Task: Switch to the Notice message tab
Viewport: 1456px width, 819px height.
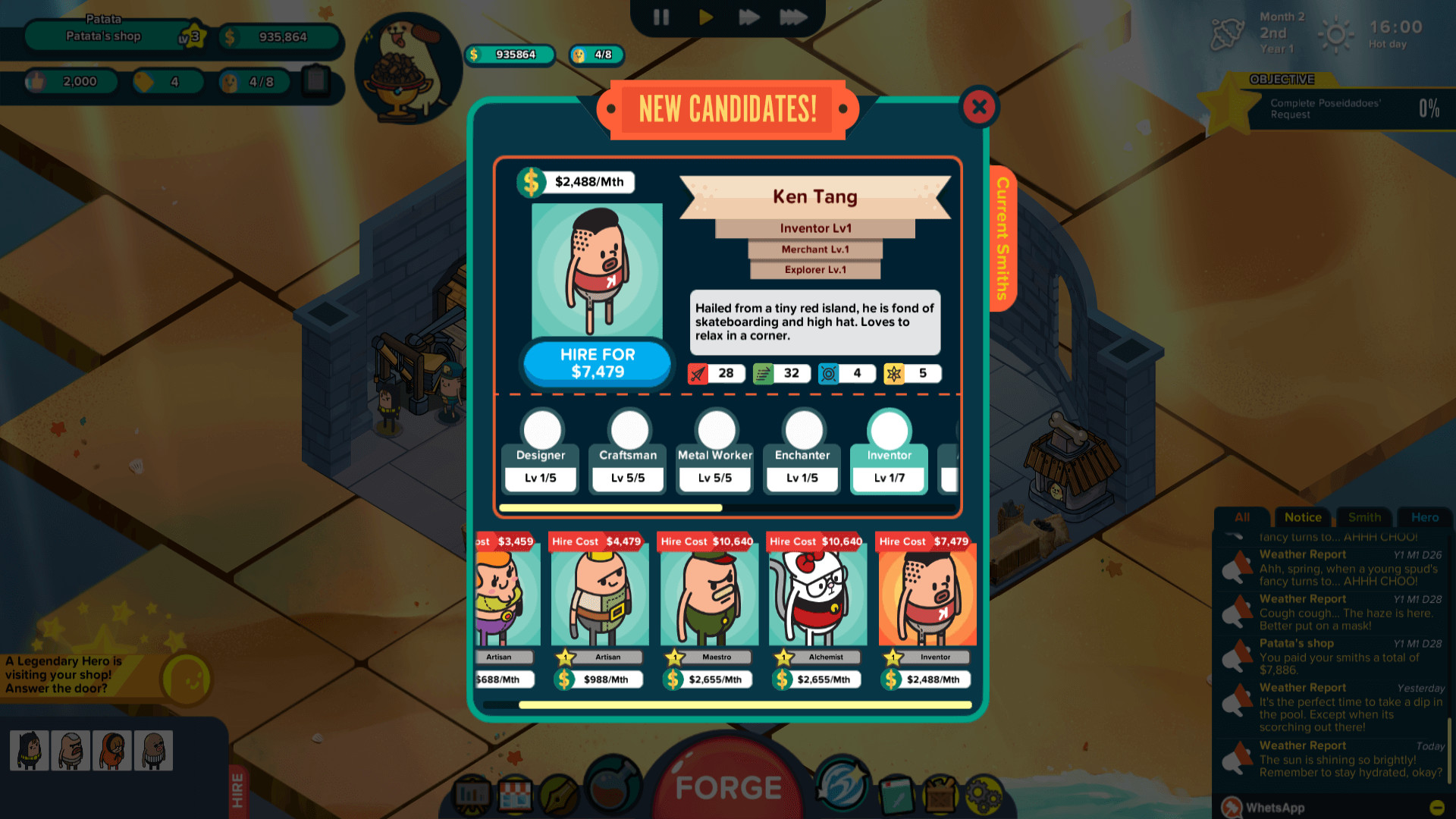Action: [x=1302, y=517]
